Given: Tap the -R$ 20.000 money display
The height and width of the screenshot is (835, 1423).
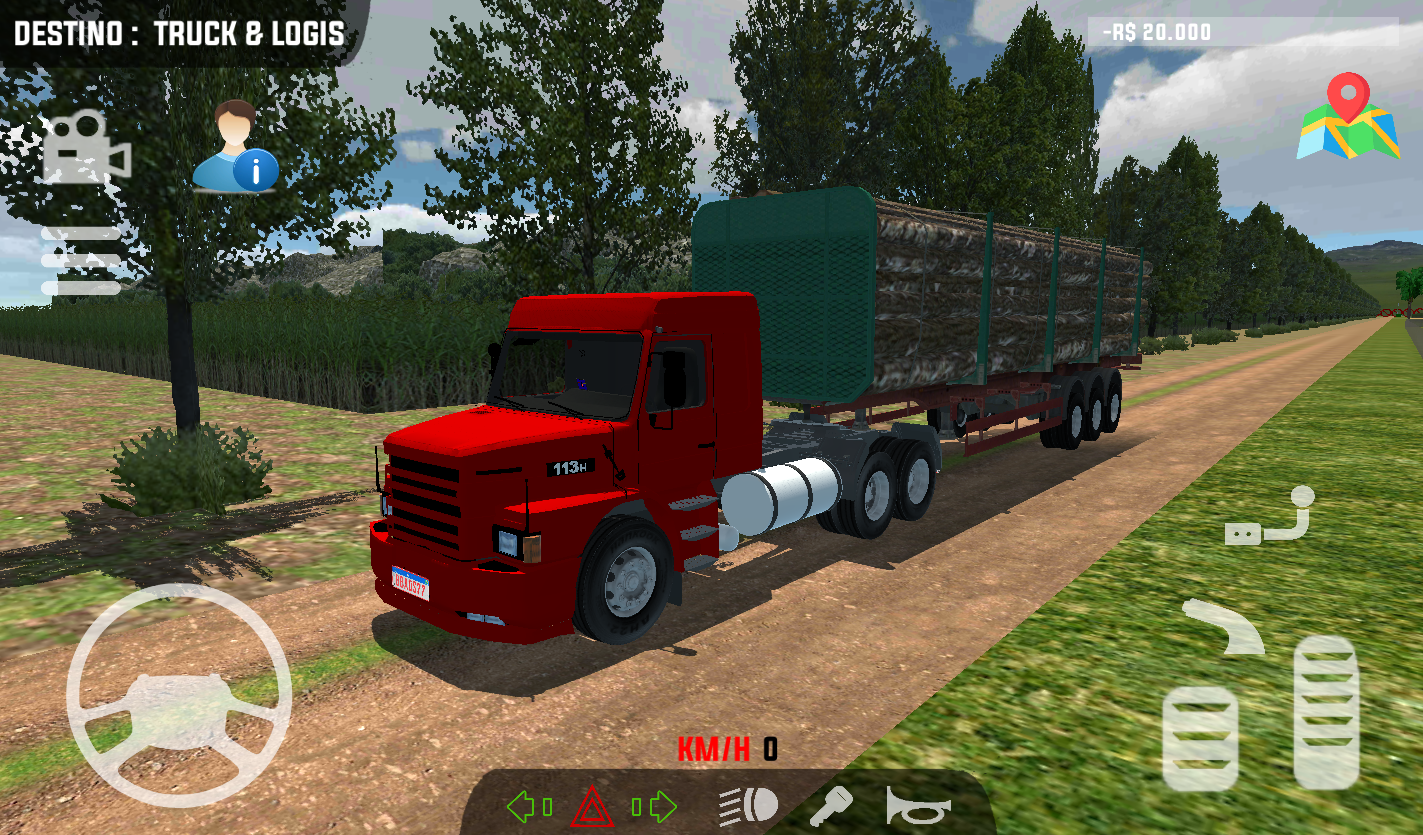Looking at the screenshot, I should [1159, 31].
